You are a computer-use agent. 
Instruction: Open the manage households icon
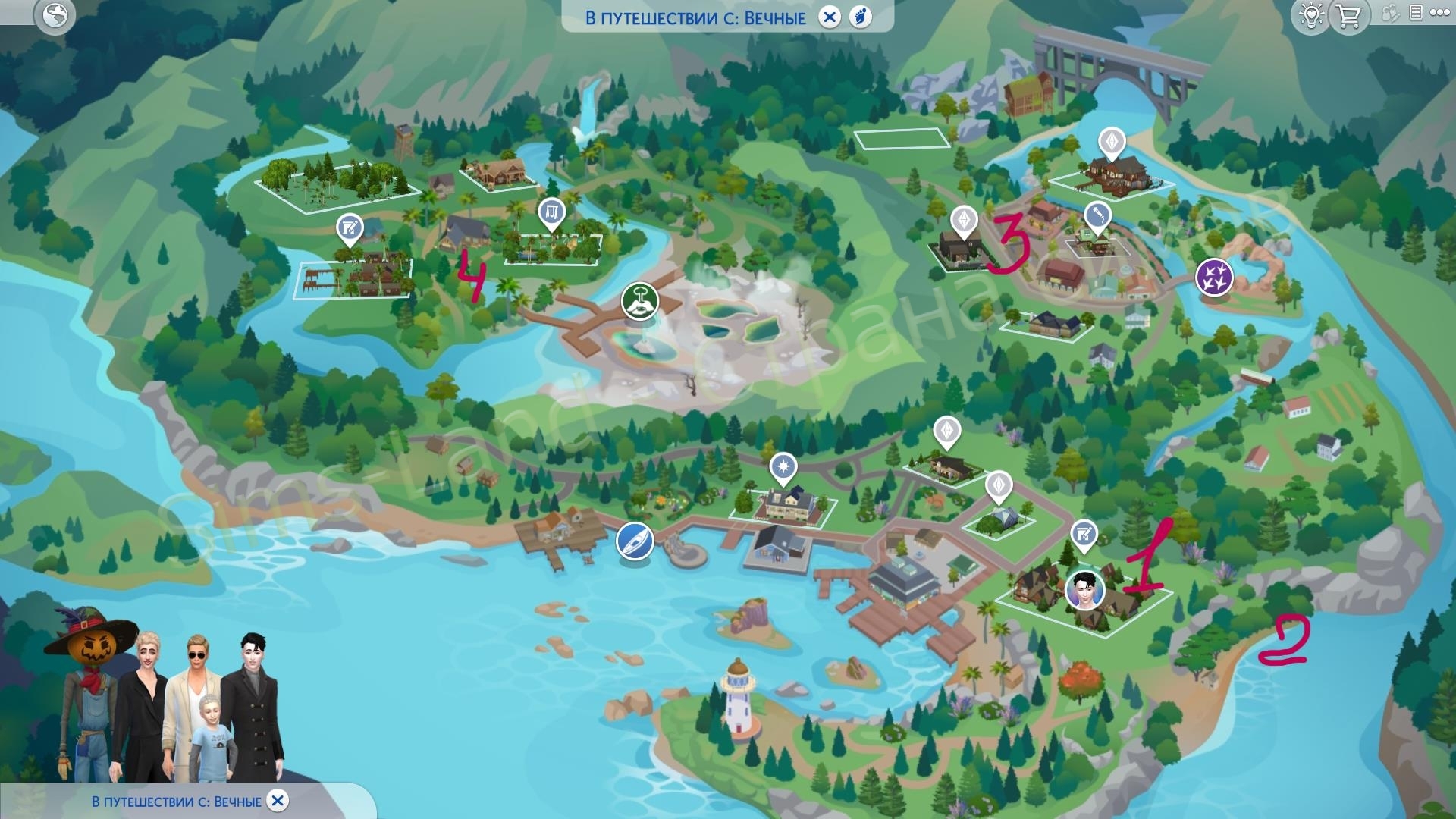click(x=1390, y=14)
